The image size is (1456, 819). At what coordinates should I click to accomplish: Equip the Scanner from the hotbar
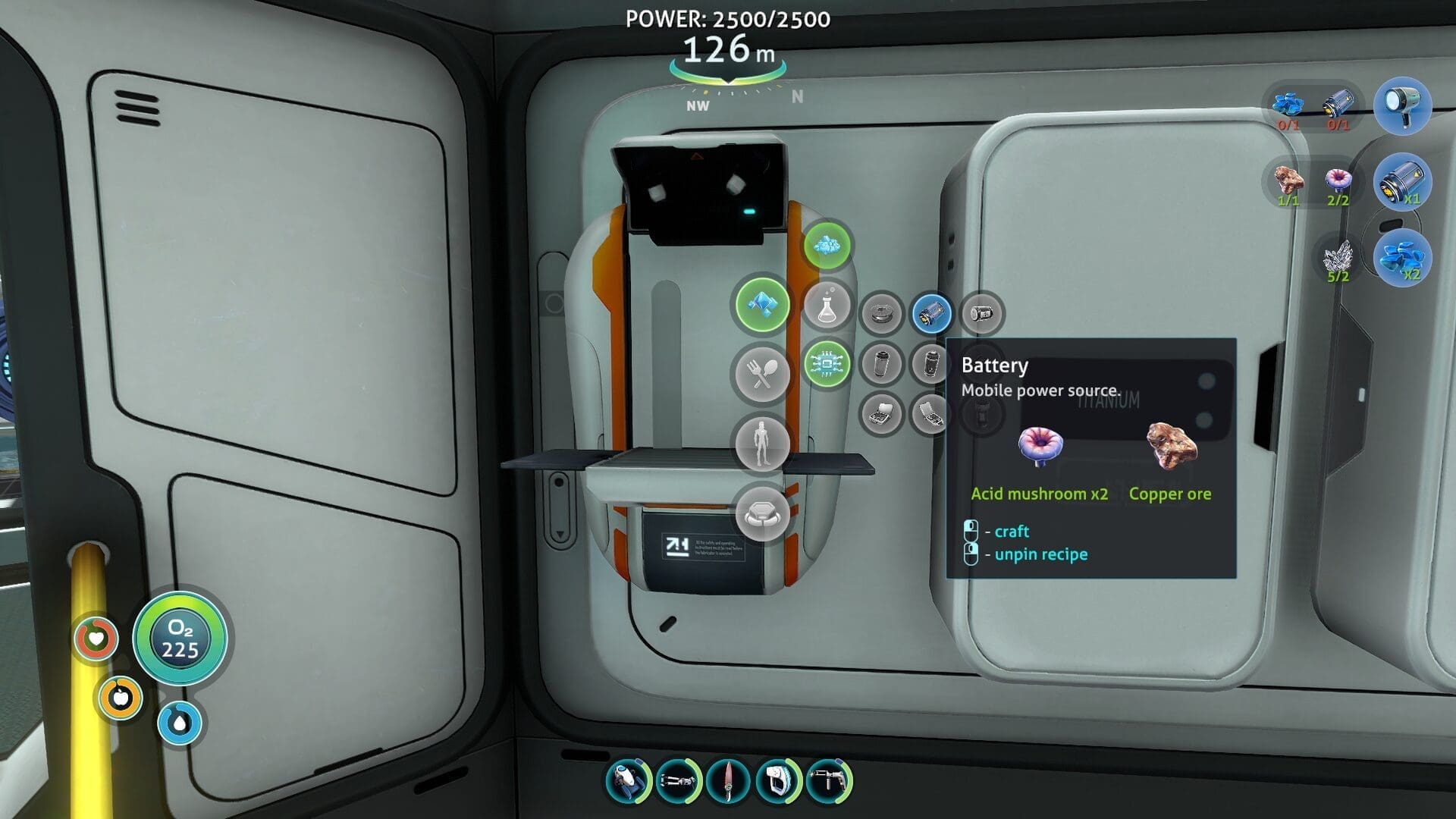pyautogui.click(x=778, y=780)
